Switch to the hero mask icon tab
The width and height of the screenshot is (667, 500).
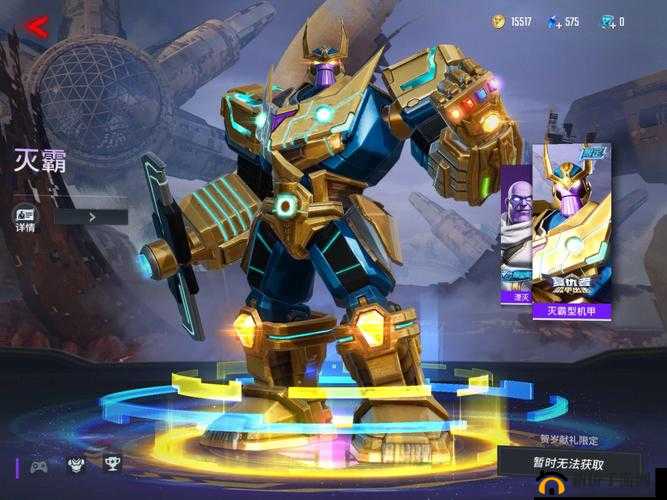coord(75,465)
